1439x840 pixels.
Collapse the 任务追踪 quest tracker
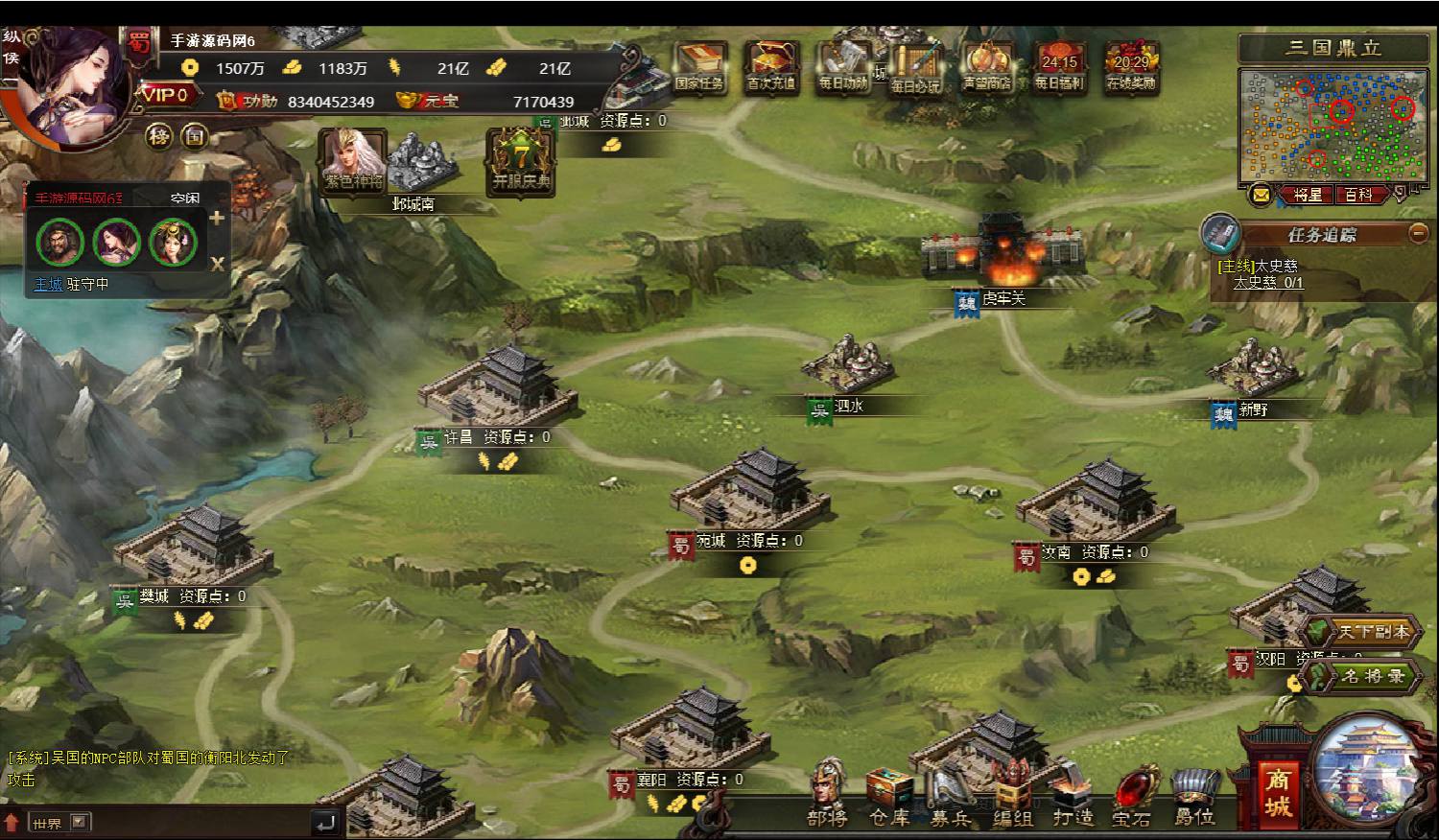click(1418, 233)
